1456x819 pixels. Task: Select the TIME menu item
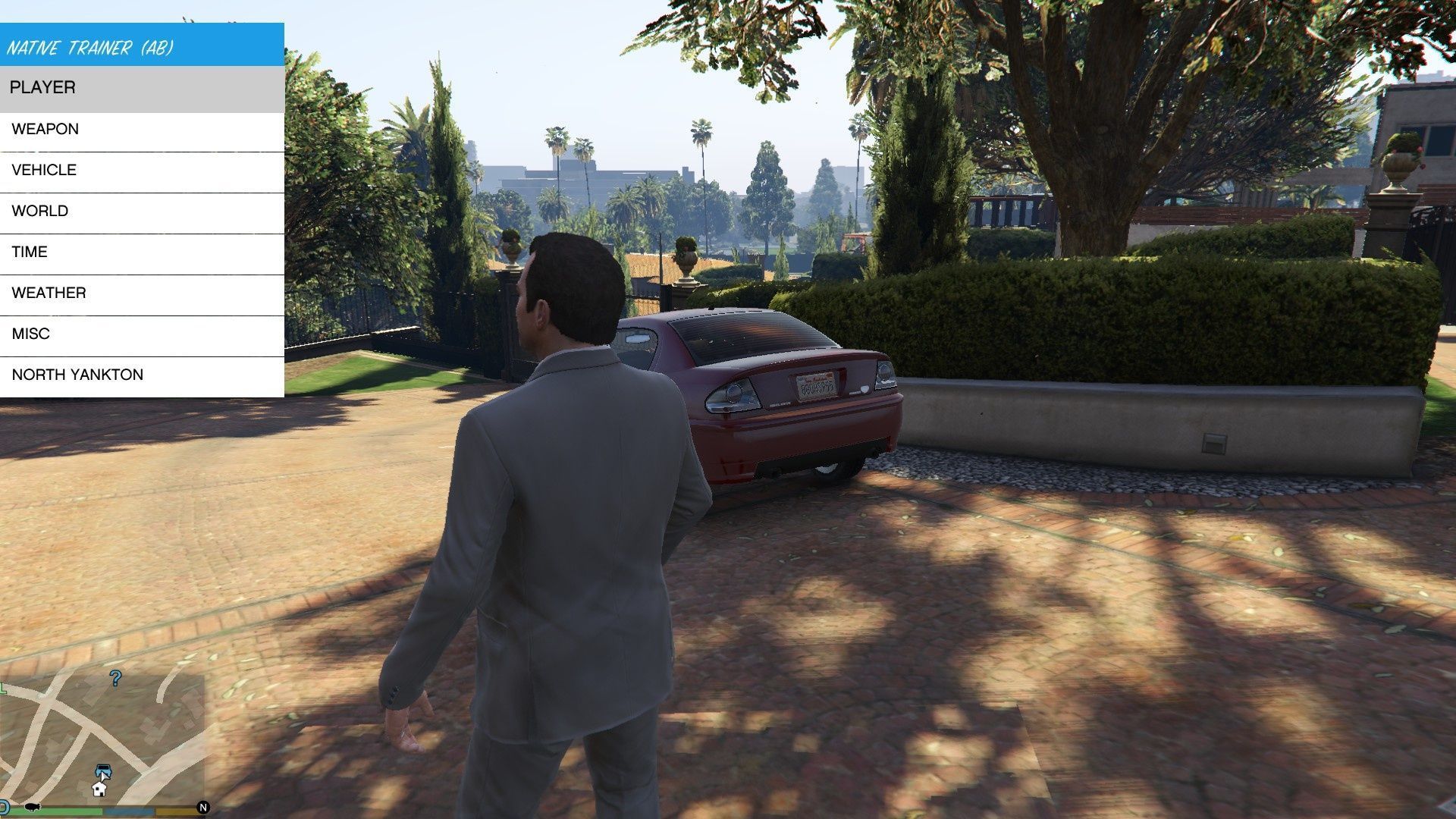click(x=142, y=253)
